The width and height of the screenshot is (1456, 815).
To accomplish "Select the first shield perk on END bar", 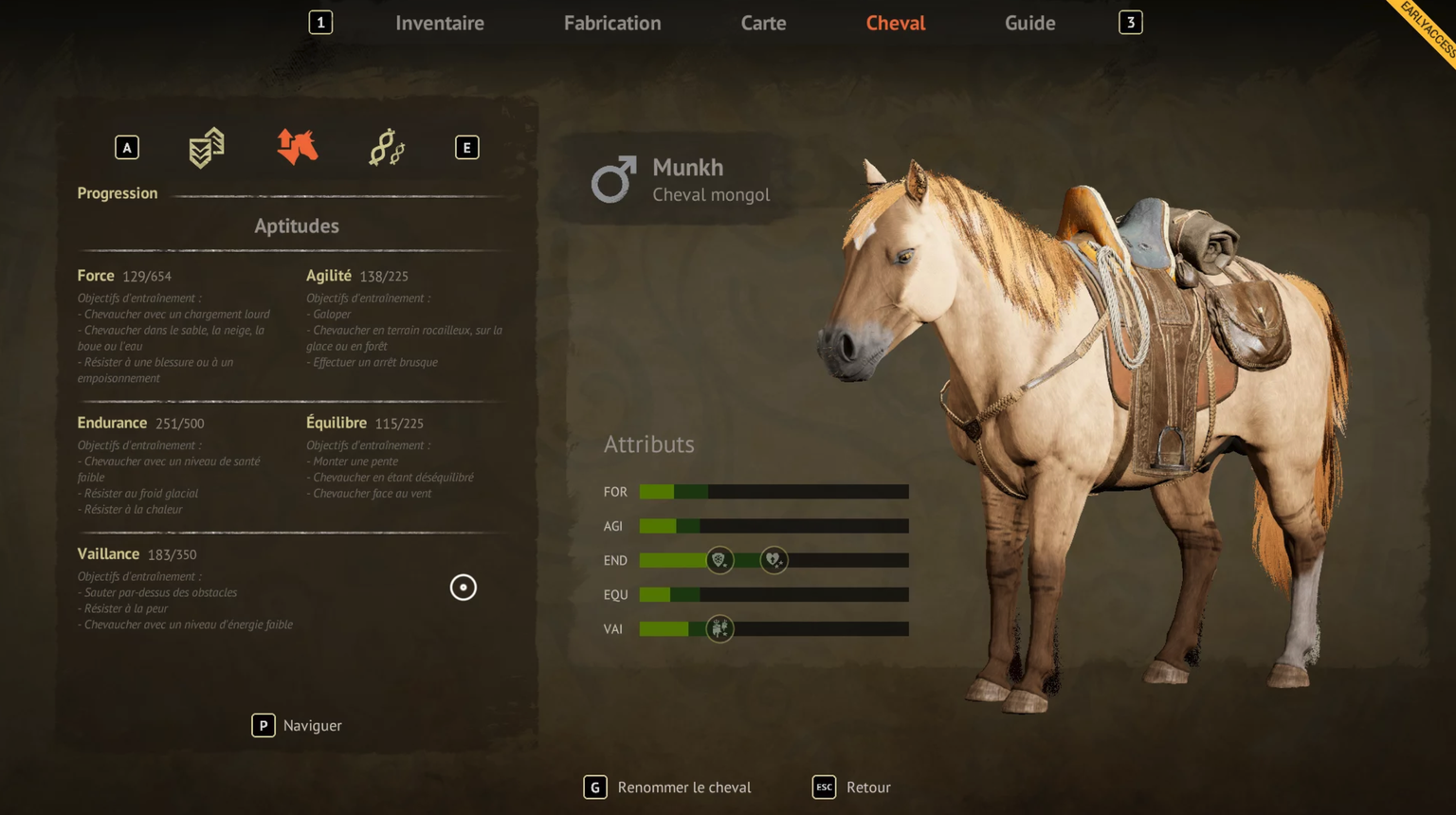I will [x=719, y=560].
